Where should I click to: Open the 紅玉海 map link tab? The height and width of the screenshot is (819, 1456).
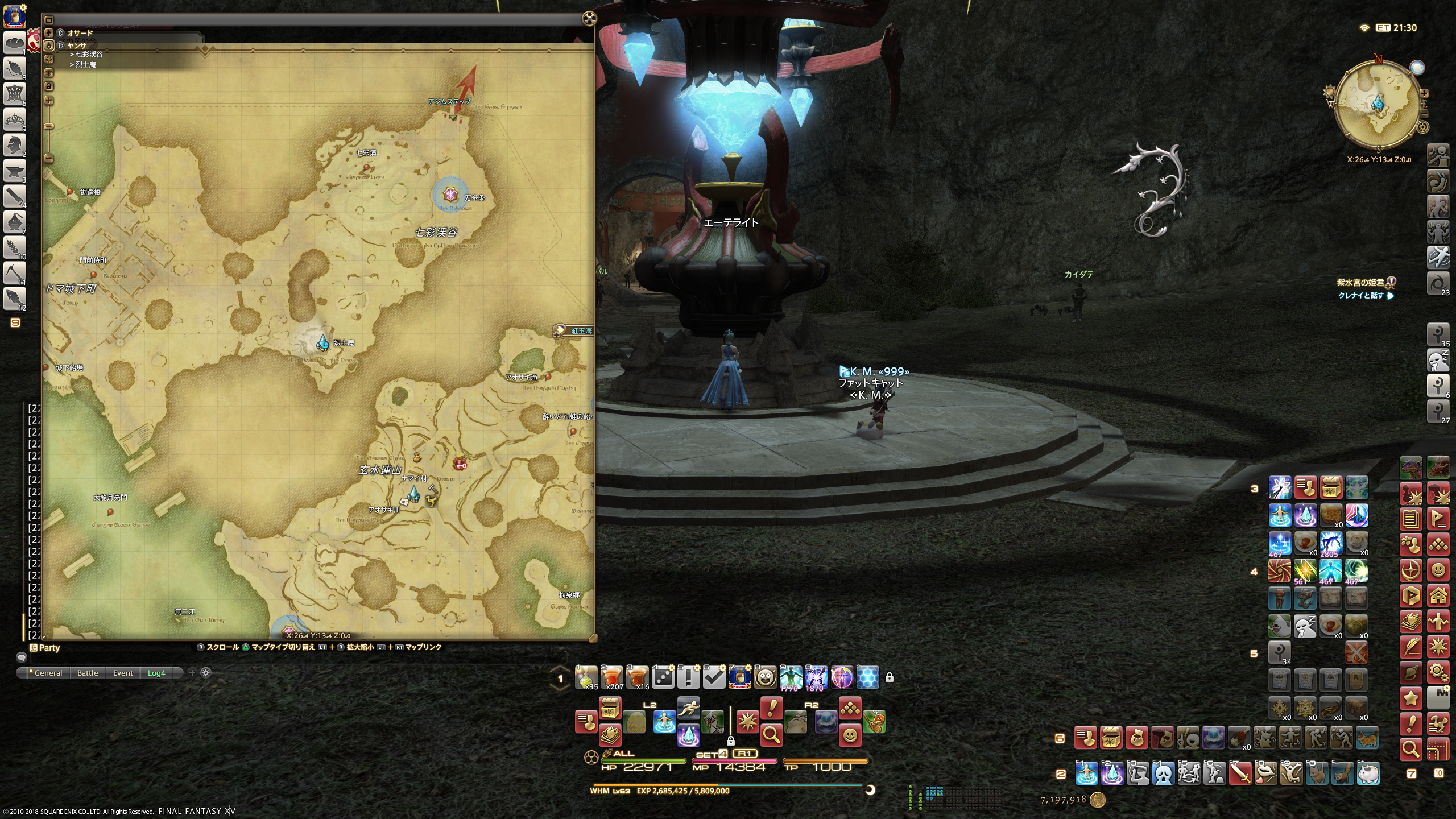pos(575,330)
